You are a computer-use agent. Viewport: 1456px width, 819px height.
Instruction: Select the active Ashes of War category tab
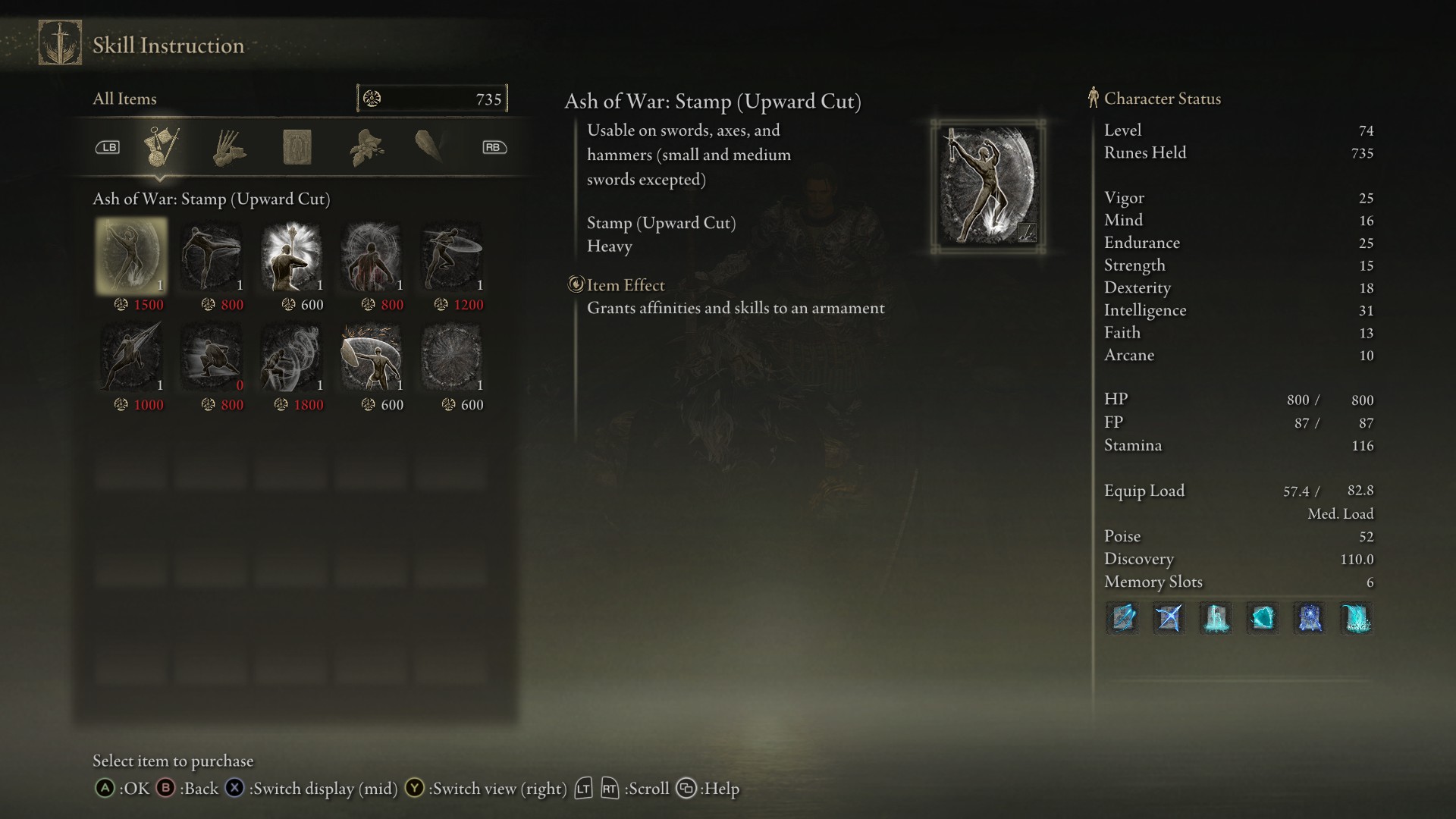coord(161,147)
